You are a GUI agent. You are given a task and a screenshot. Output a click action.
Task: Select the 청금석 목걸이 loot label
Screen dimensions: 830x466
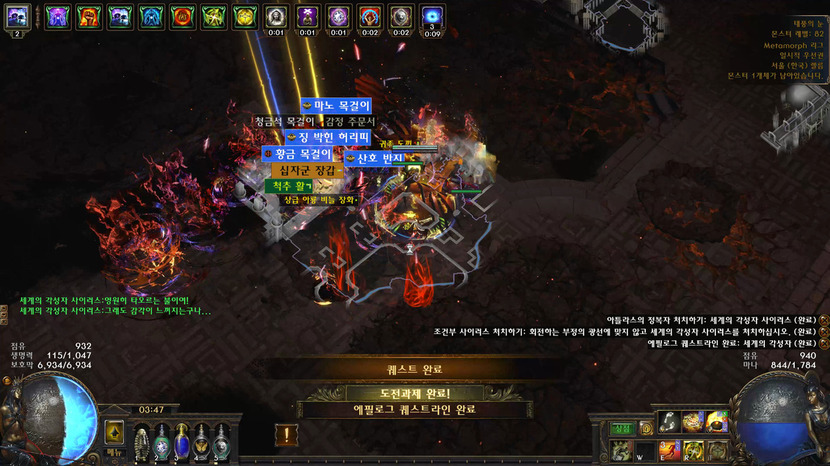point(283,121)
